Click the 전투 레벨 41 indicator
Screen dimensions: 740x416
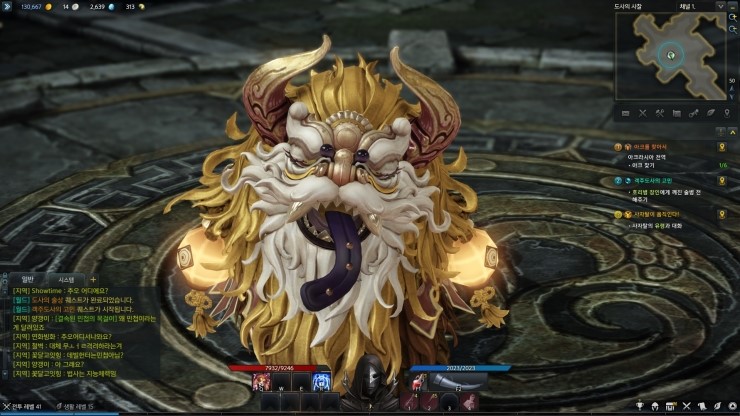coord(24,407)
